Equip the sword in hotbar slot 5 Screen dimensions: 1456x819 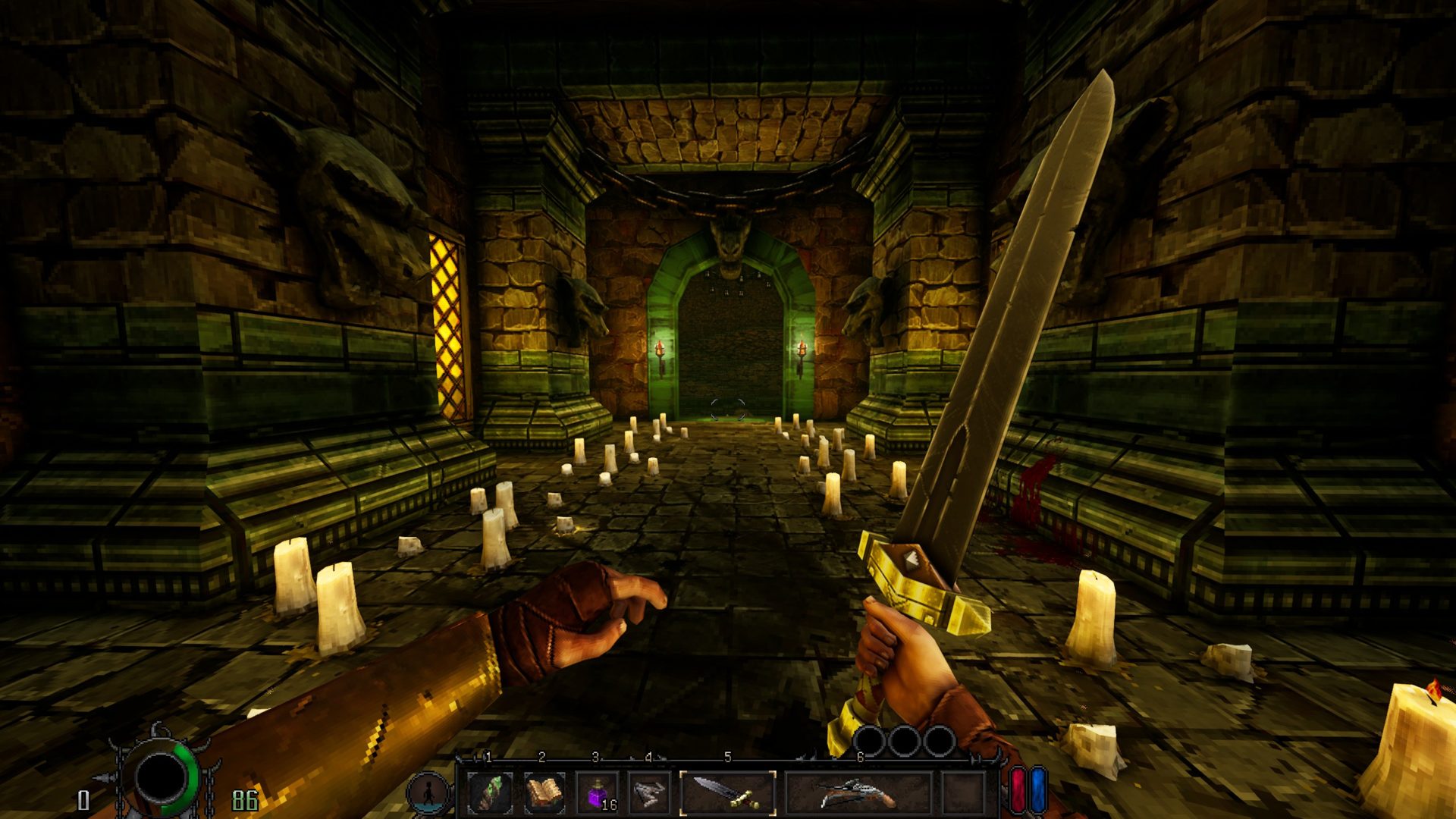click(728, 793)
